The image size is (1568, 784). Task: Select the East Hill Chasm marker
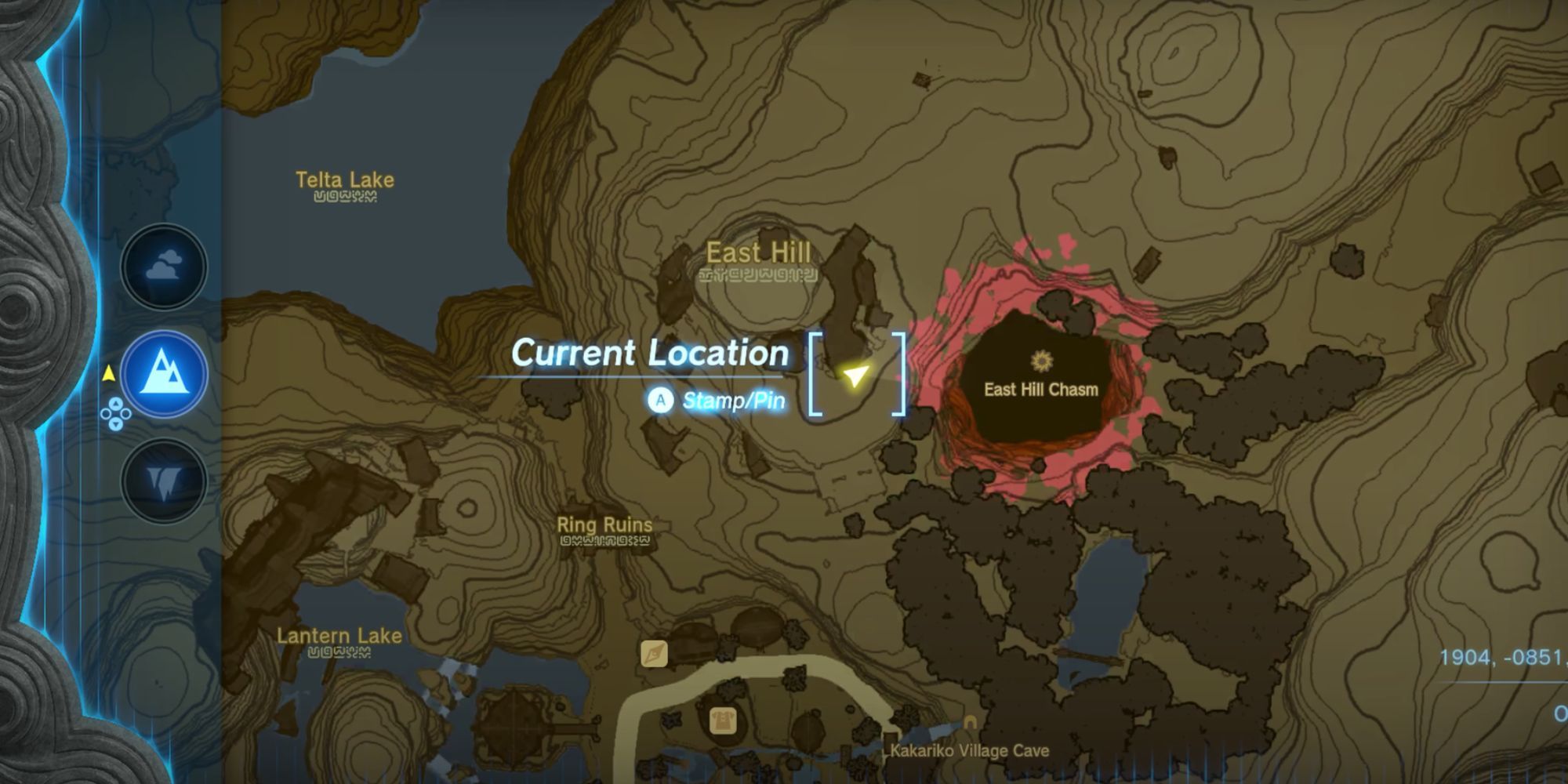pos(1041,361)
